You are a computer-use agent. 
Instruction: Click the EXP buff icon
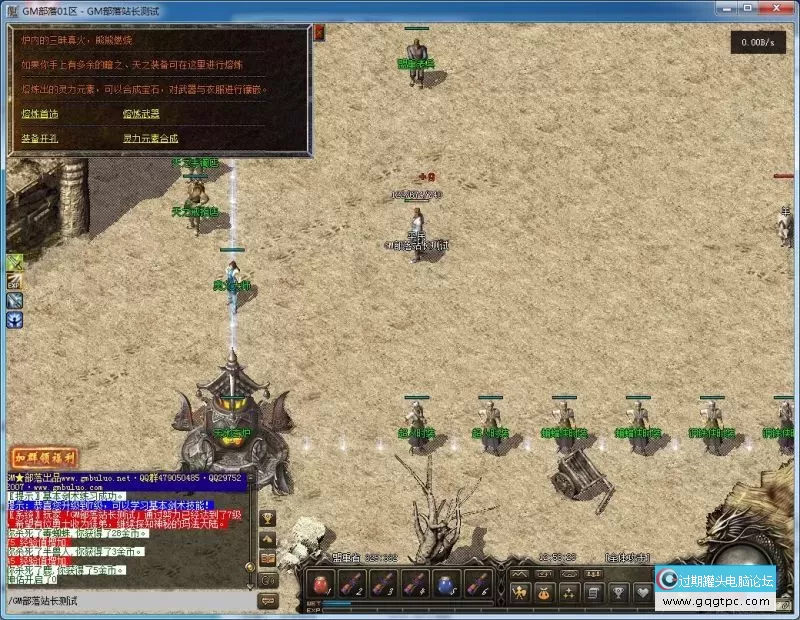click(15, 282)
